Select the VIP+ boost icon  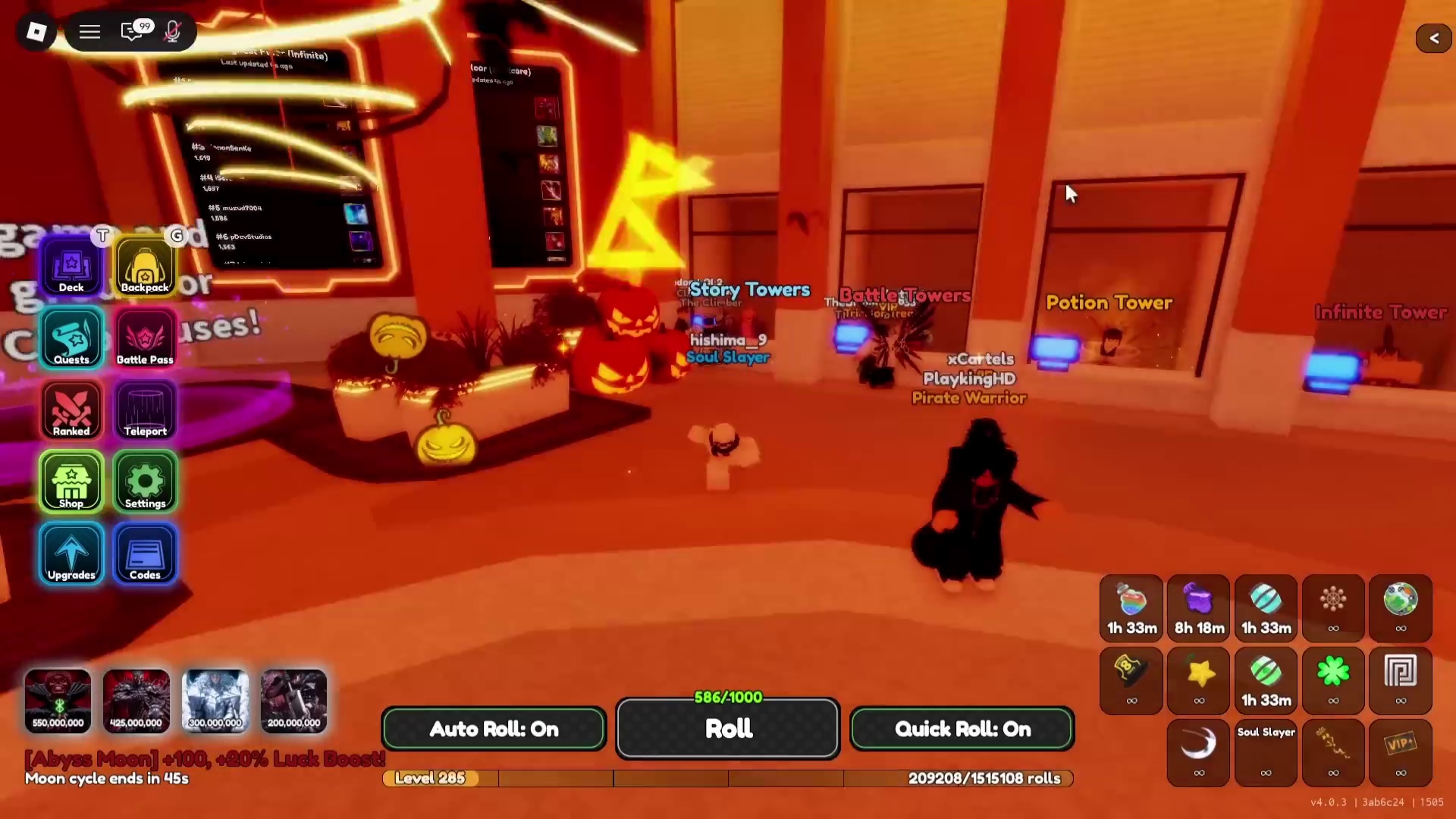point(1401,753)
